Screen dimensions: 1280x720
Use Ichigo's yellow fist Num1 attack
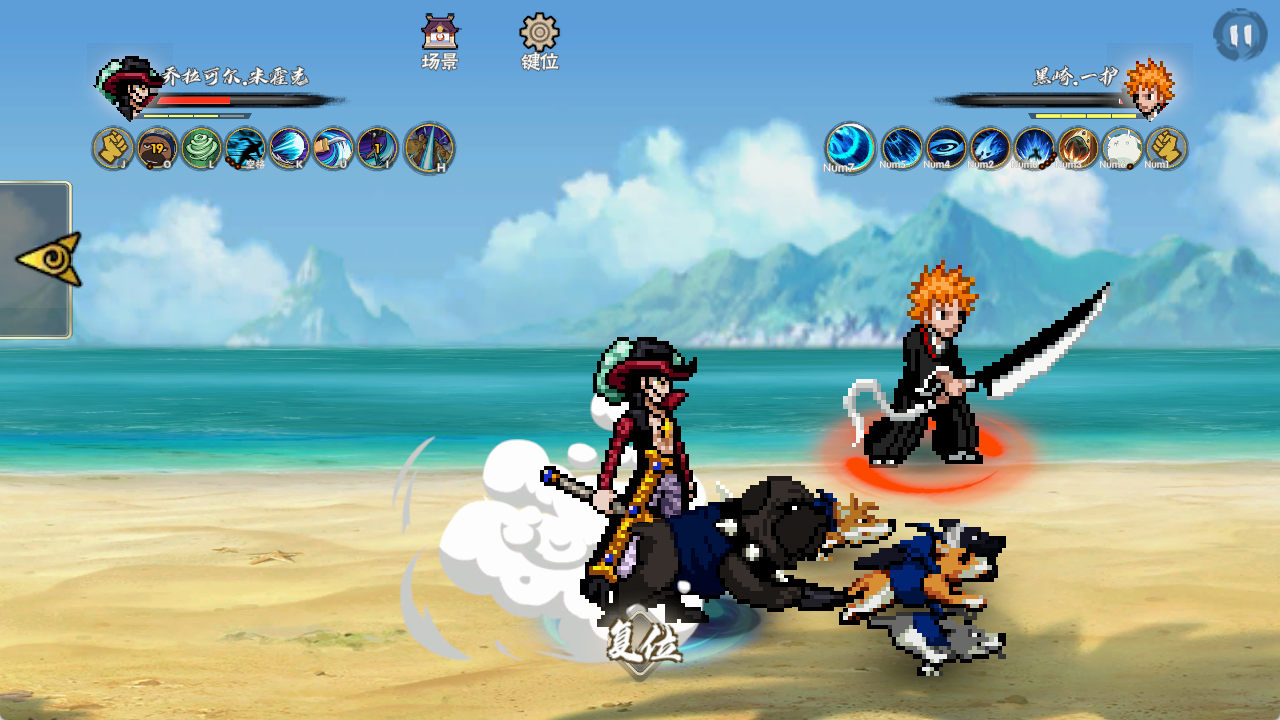[x=1166, y=148]
